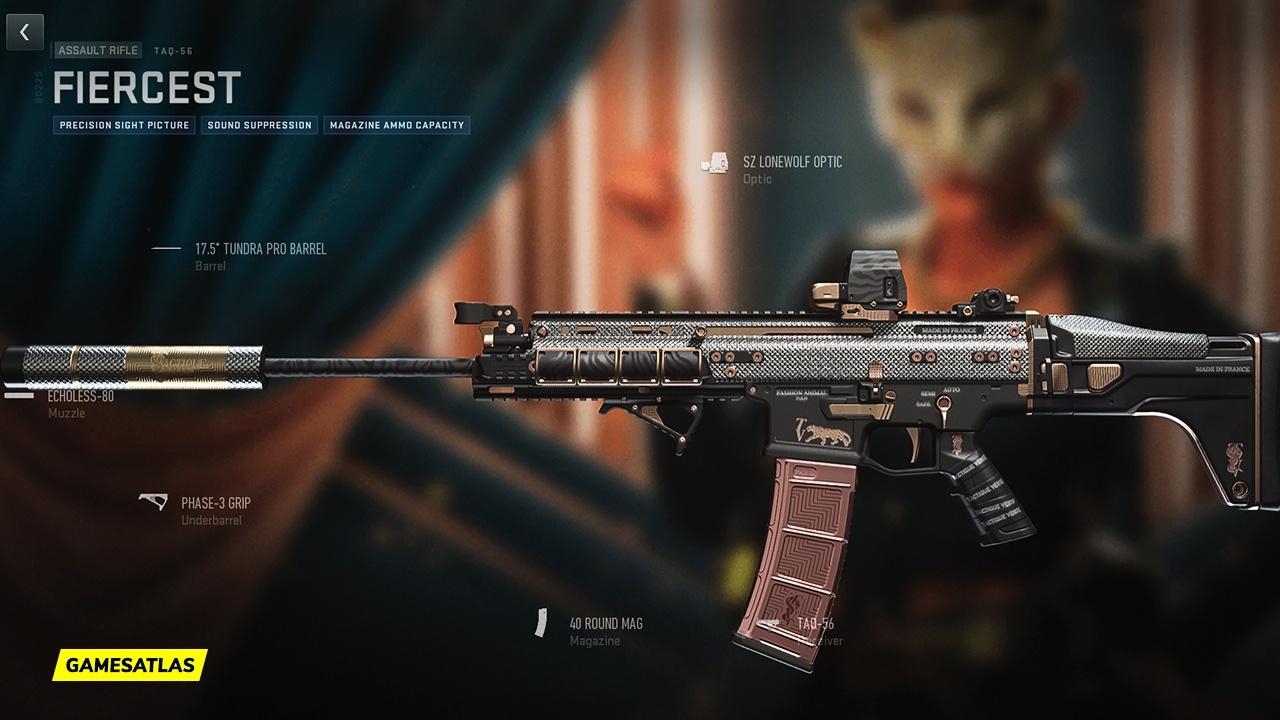The width and height of the screenshot is (1280, 720).
Task: Click the Magazine Ammo Capacity tag
Action: point(396,126)
